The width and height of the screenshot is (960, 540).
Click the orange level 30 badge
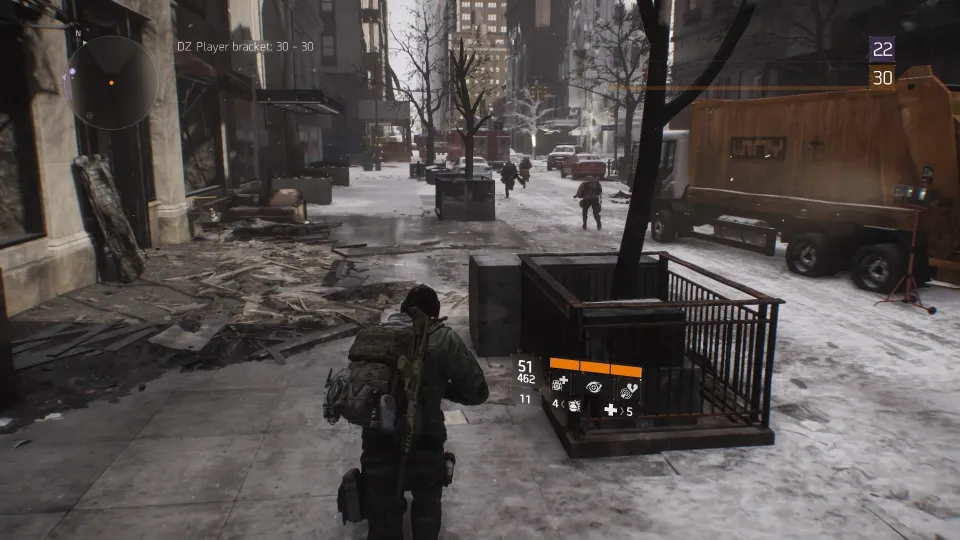(x=882, y=78)
